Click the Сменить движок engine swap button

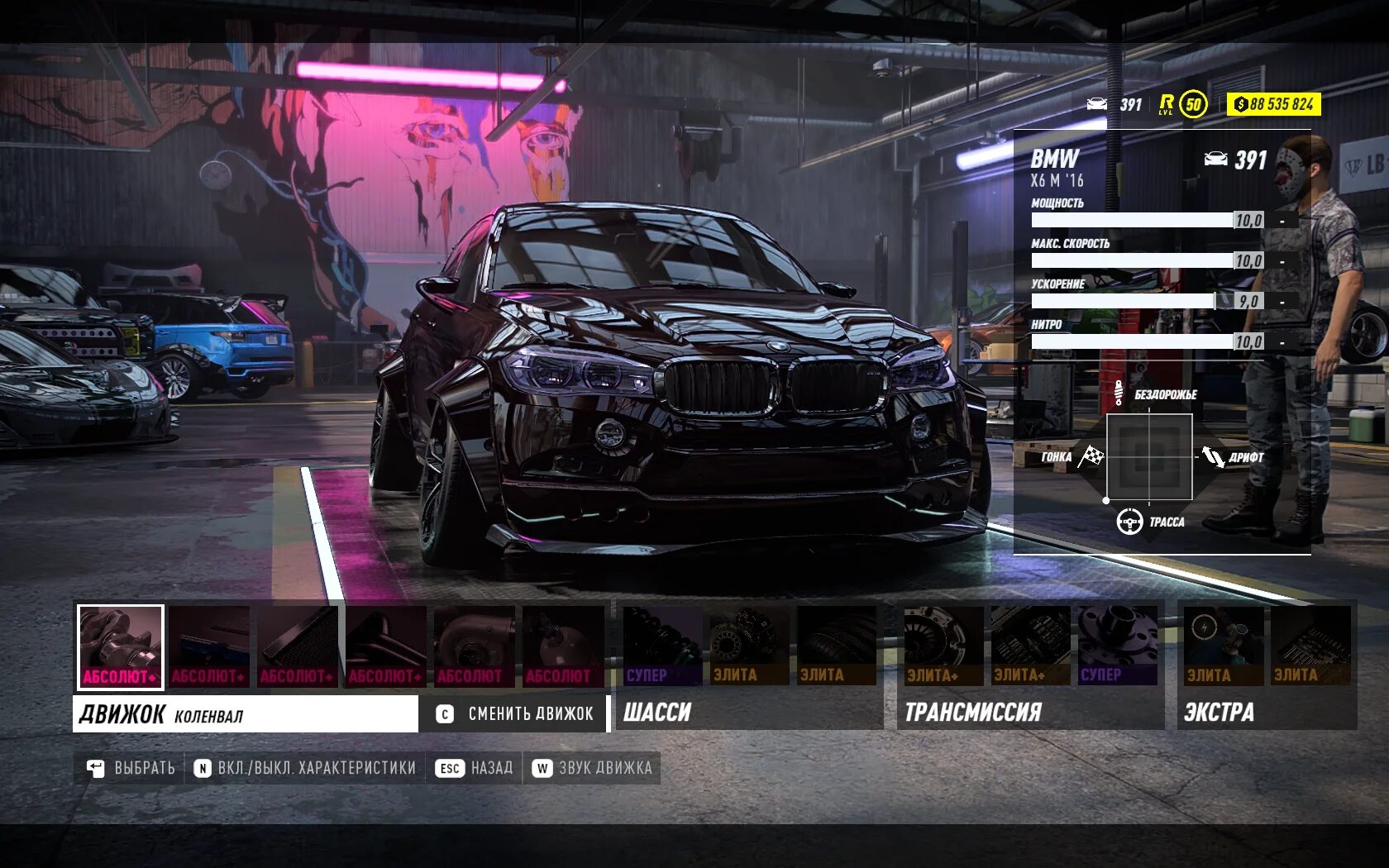coord(515,713)
